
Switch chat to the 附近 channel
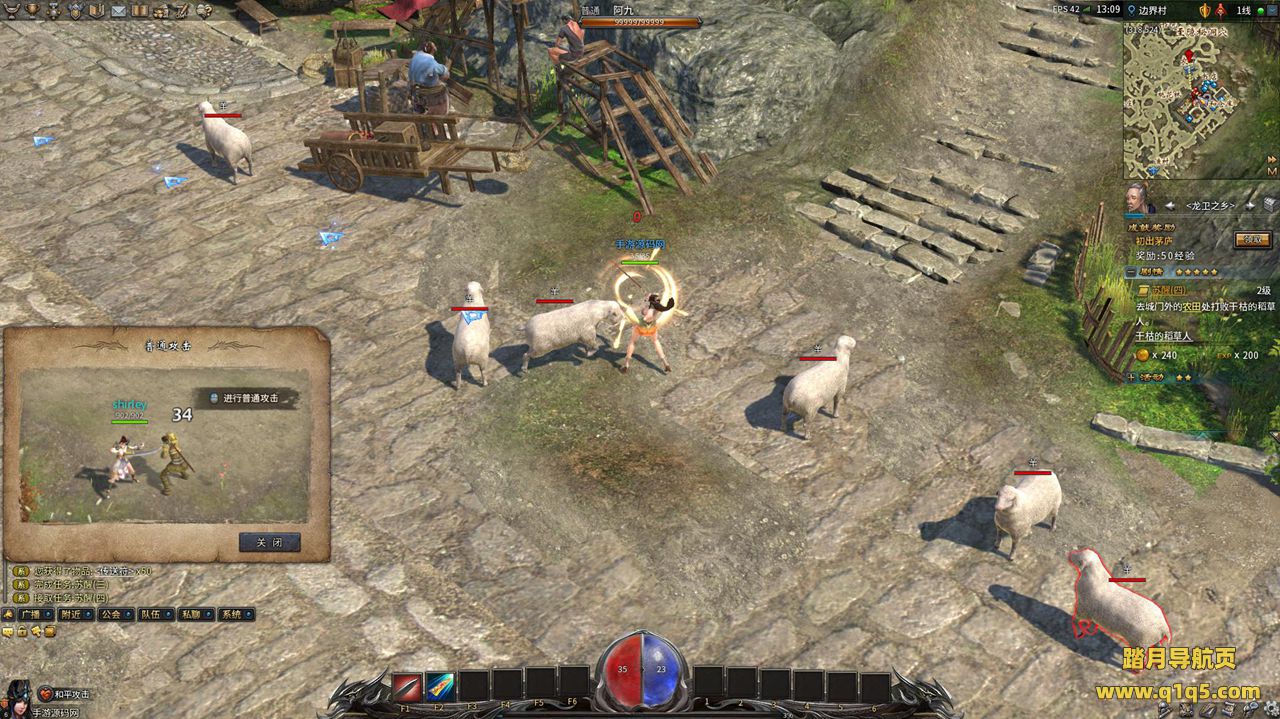pyautogui.click(x=75, y=614)
